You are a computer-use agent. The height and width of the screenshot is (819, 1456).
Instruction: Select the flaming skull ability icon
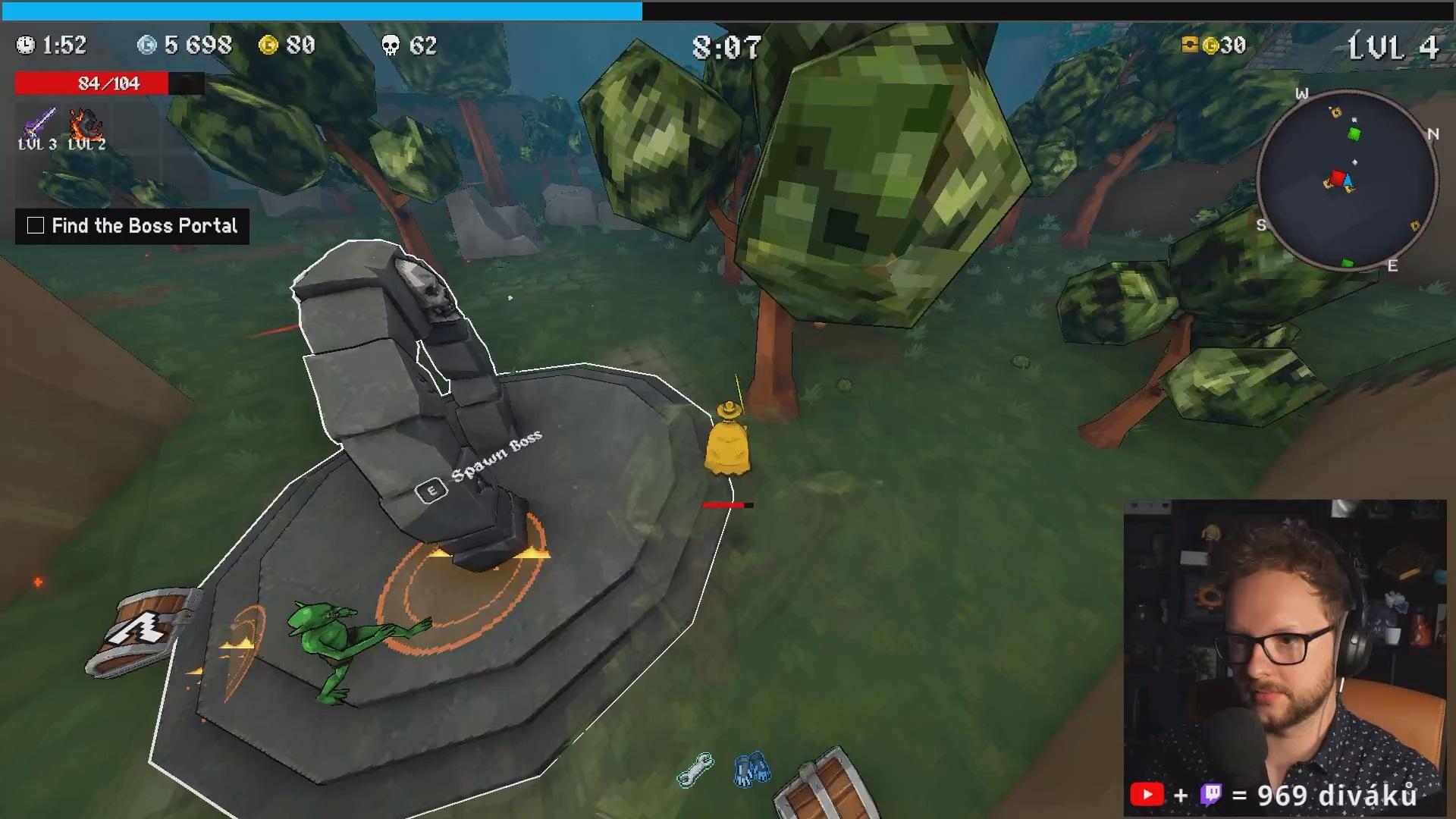(x=86, y=122)
